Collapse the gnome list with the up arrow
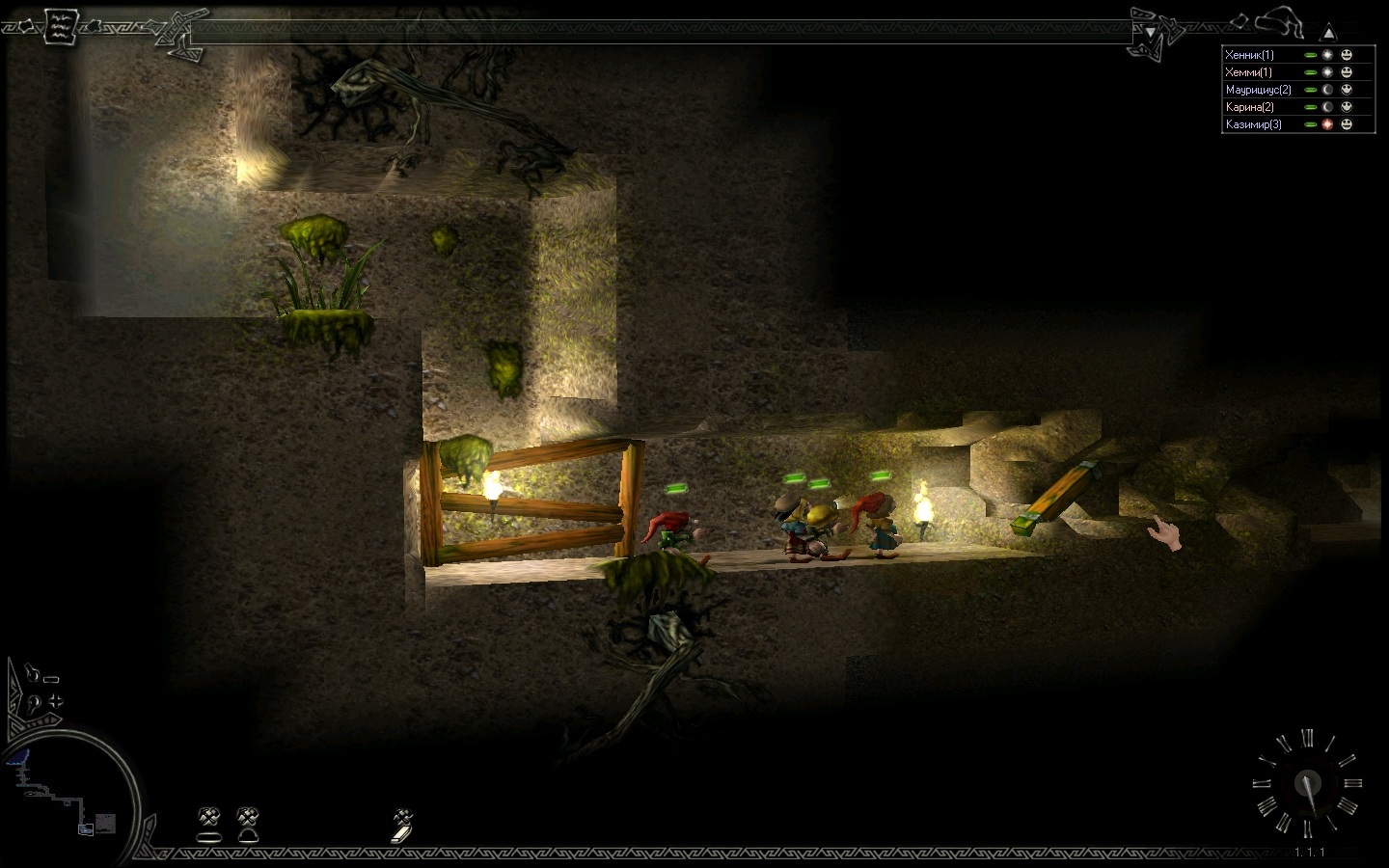Viewport: 1389px width, 868px height. click(1329, 32)
